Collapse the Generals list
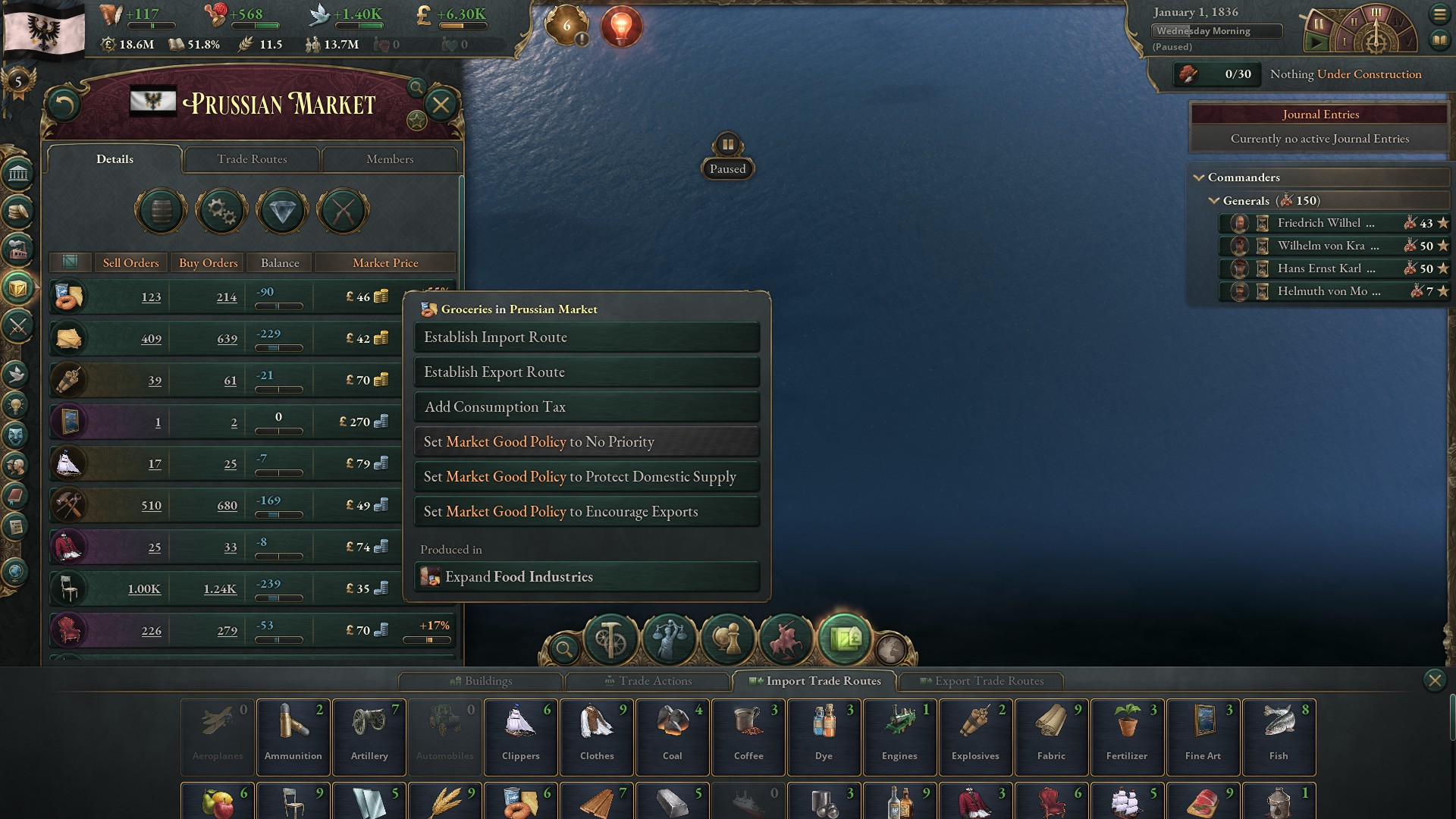 tap(1214, 201)
